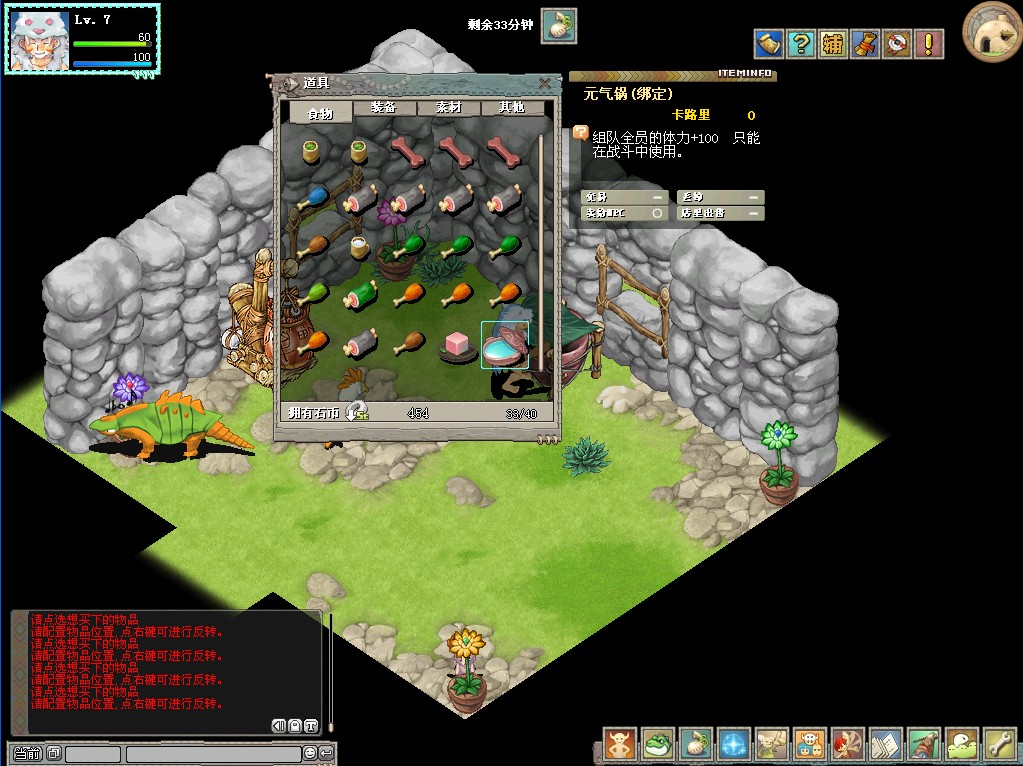Screen dimensions: 1023x766
Task: Click the stone hut home button
Action: pos(991,32)
